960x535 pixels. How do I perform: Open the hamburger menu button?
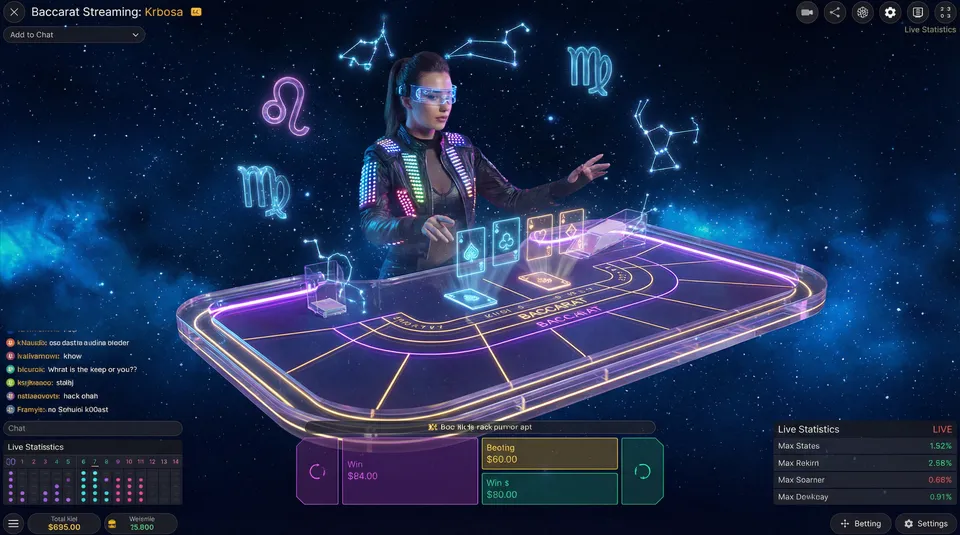(13, 523)
